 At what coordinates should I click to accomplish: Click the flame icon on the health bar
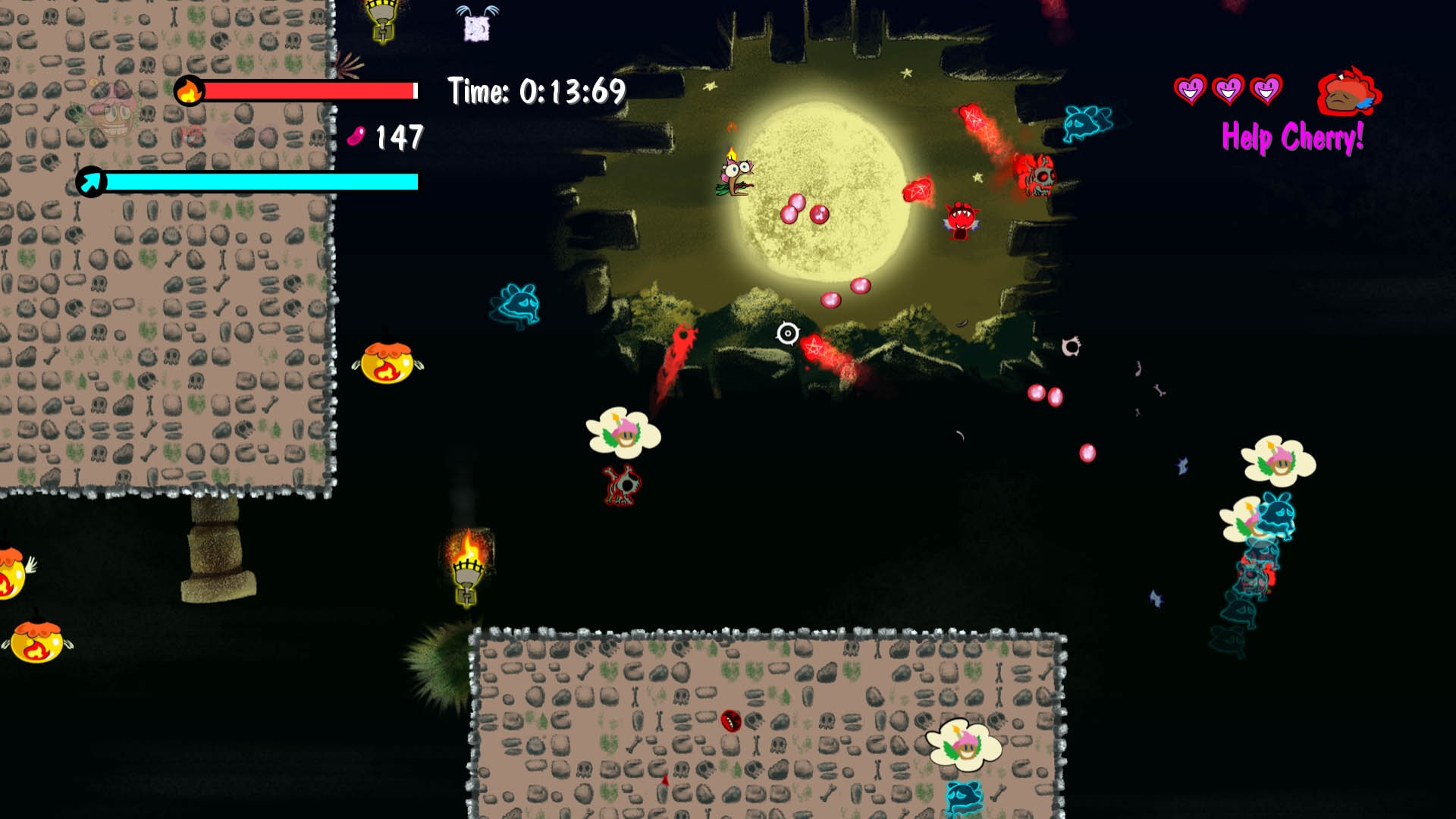pyautogui.click(x=190, y=91)
